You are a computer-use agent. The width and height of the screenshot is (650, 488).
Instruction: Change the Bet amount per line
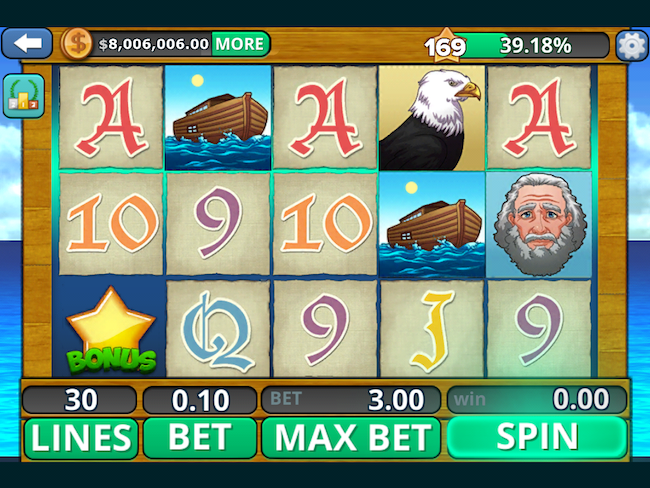(200, 437)
